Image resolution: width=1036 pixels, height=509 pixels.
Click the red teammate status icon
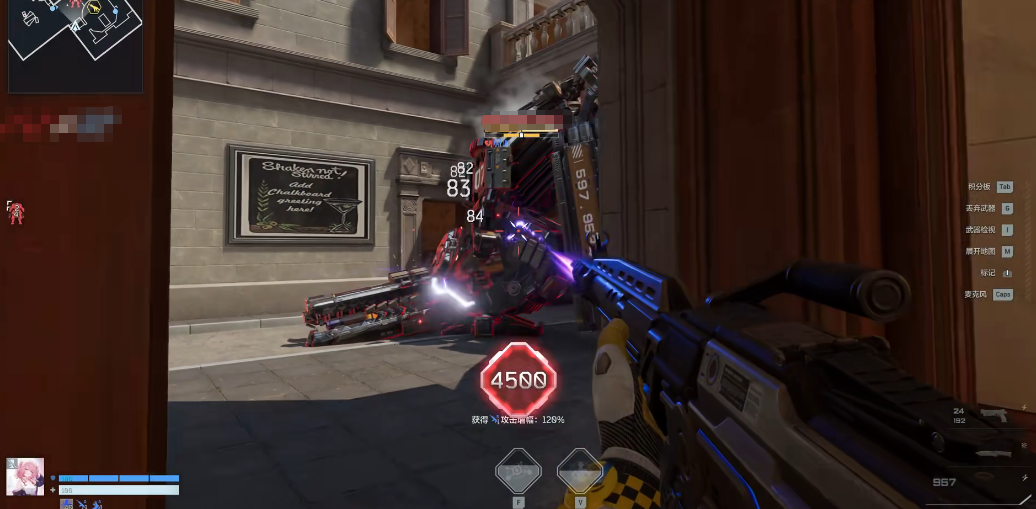click(15, 210)
